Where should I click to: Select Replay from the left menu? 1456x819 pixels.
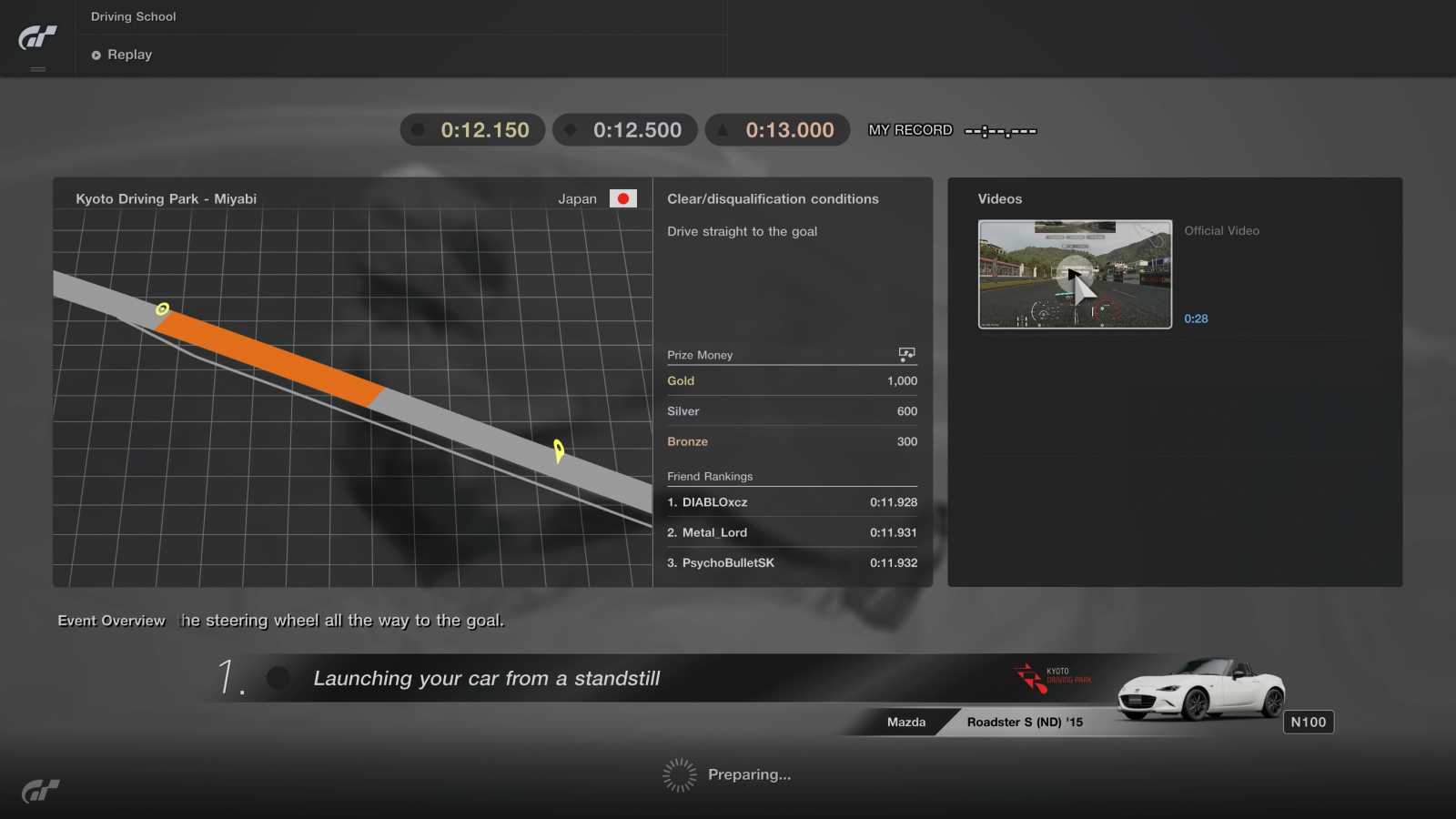pos(128,55)
